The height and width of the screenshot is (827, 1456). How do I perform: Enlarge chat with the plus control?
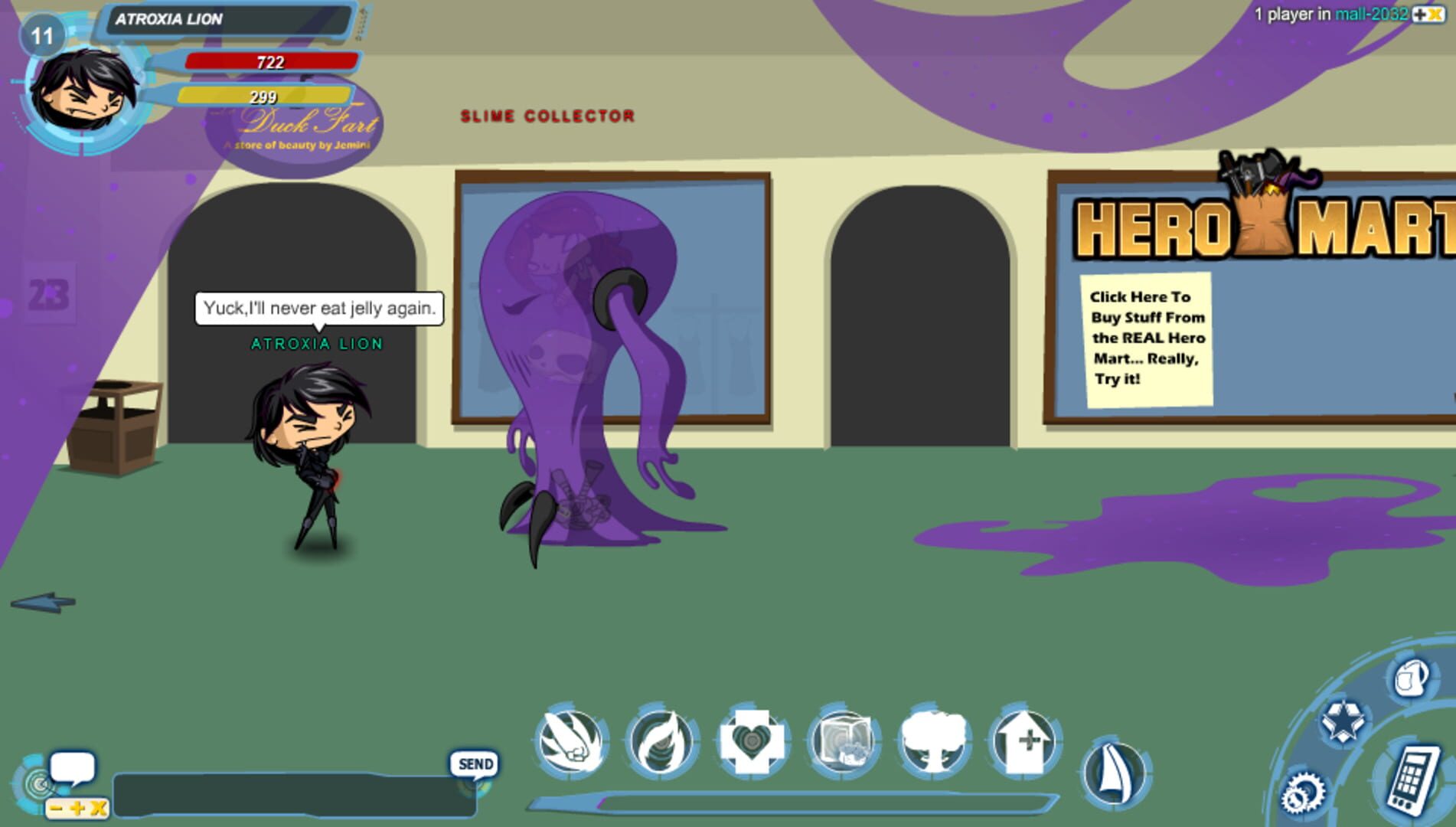pos(77,808)
